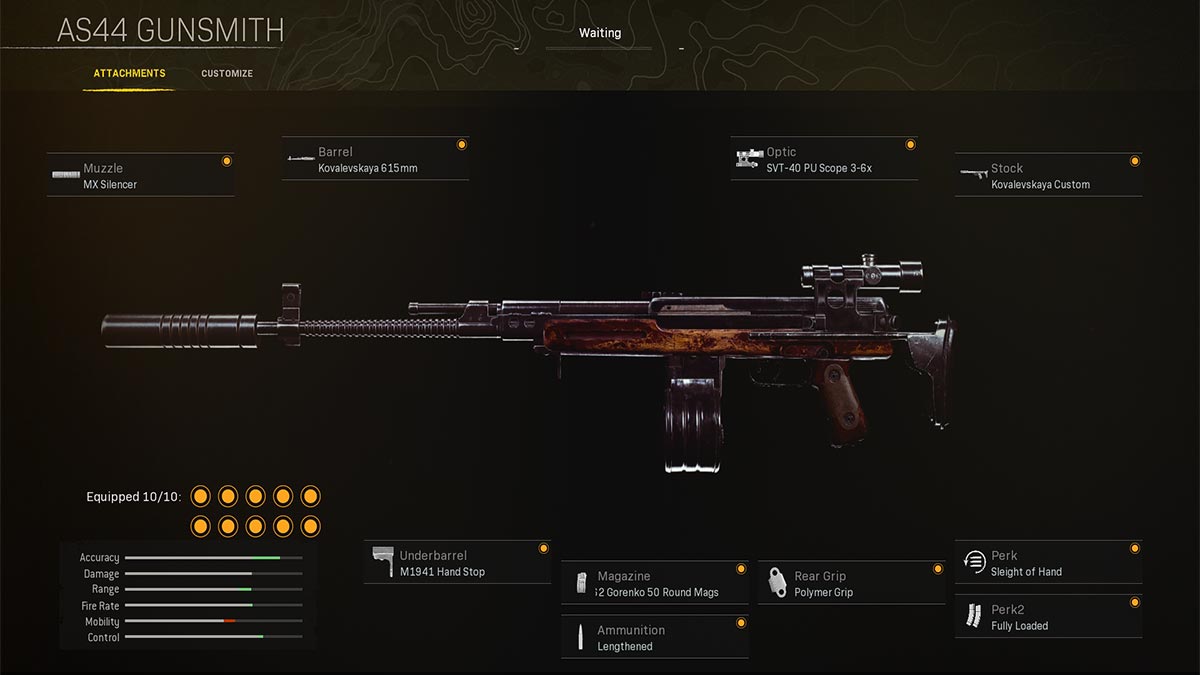The image size is (1200, 675).
Task: Open the Underbarrel M1941 Hand Stop slot
Action: tap(457, 563)
